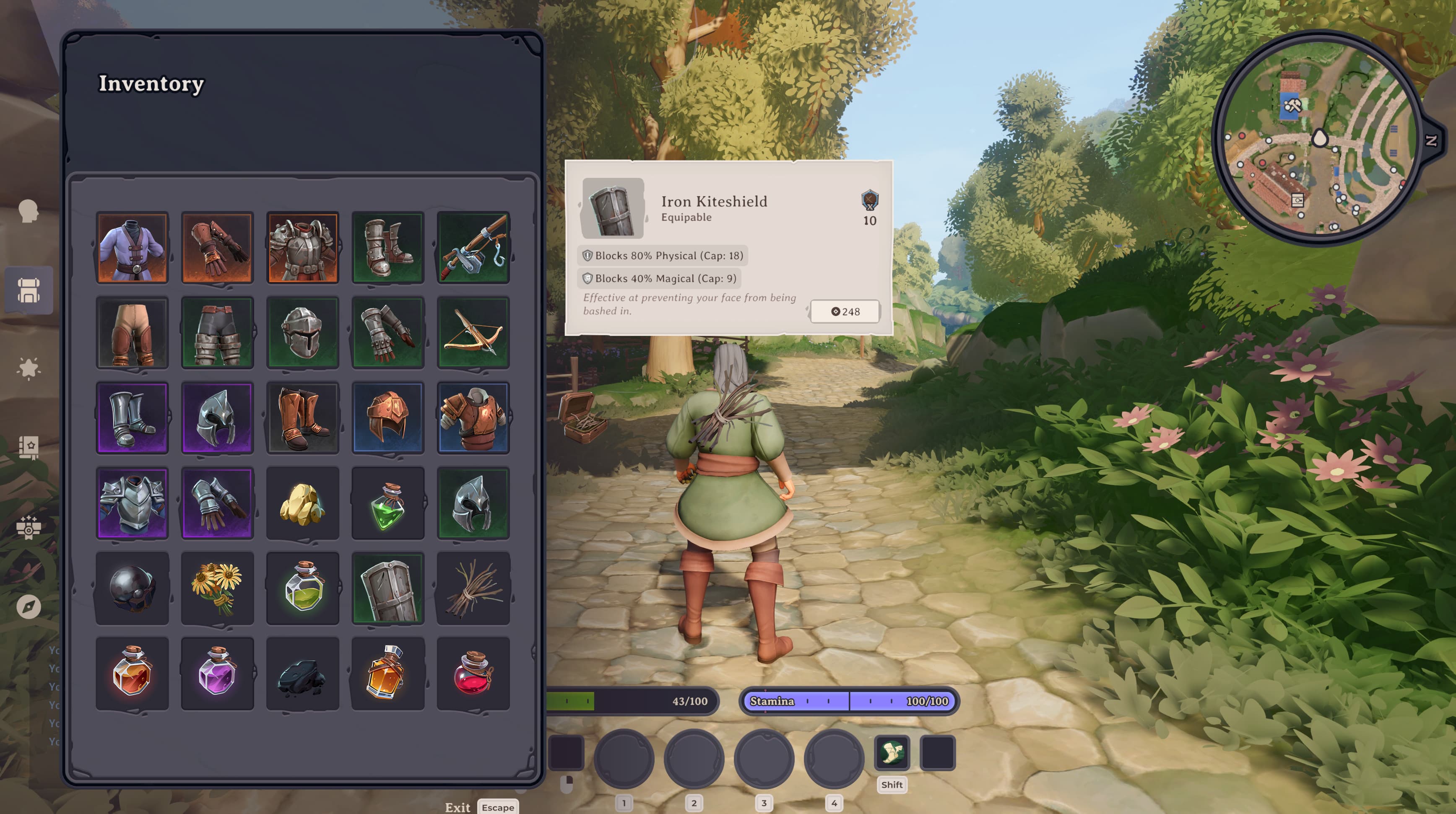Select the yellow flower bouquet
The height and width of the screenshot is (814, 1456).
pyautogui.click(x=217, y=588)
